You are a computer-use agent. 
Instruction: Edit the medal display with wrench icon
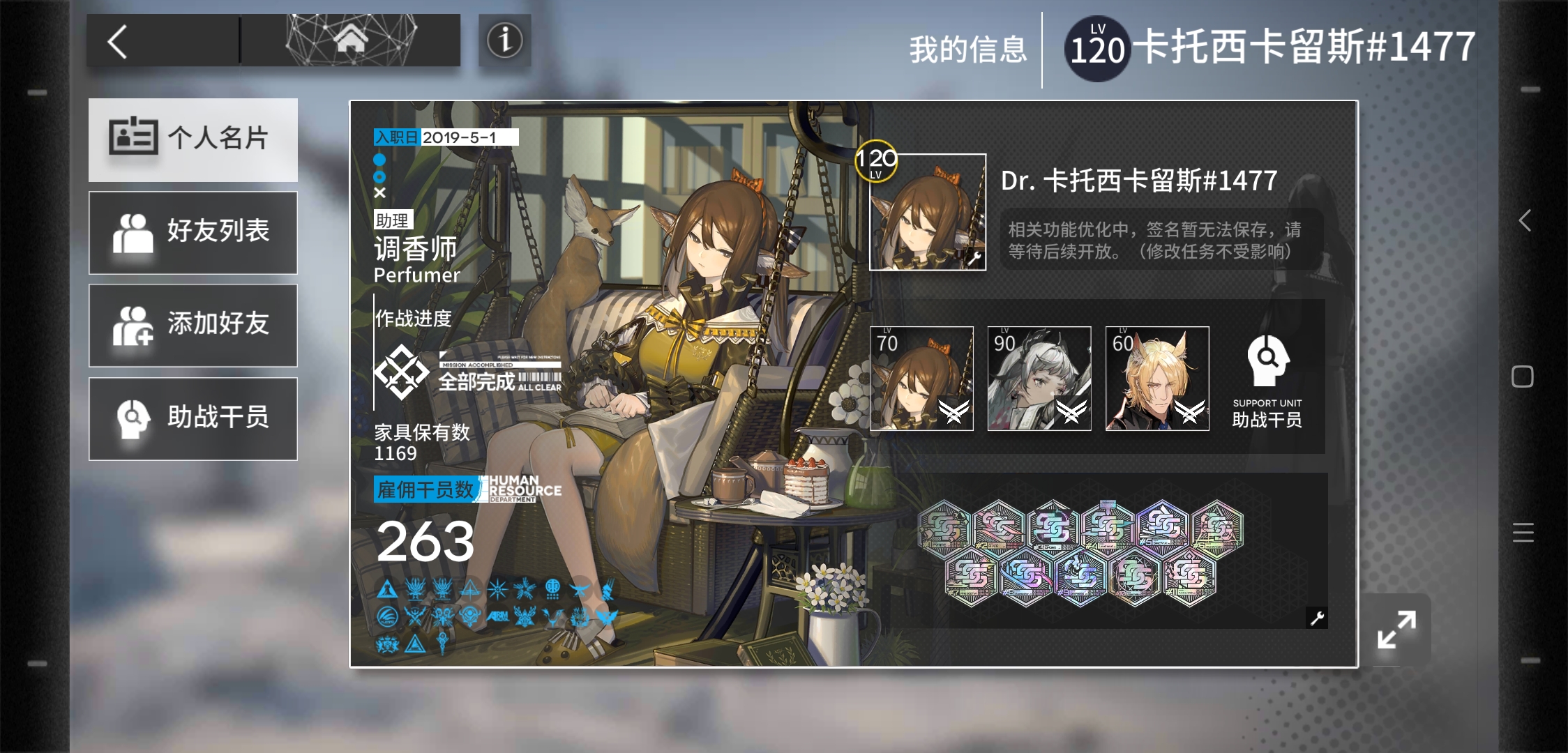pyautogui.click(x=1317, y=618)
